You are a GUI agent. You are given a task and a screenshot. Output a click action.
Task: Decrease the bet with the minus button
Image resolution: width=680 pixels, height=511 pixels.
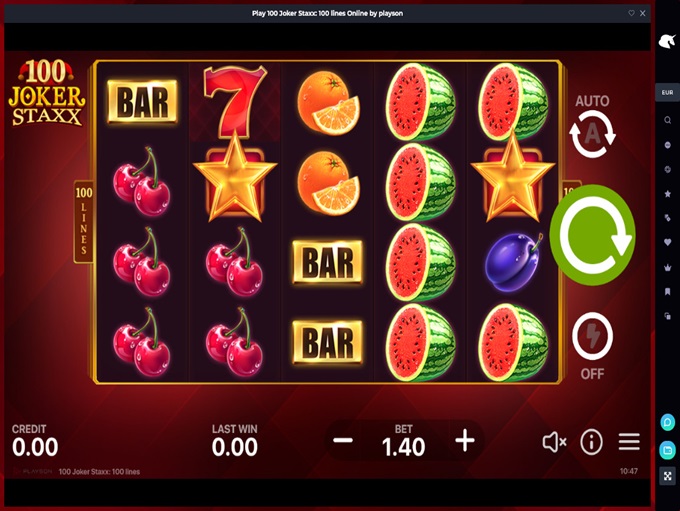pos(343,440)
